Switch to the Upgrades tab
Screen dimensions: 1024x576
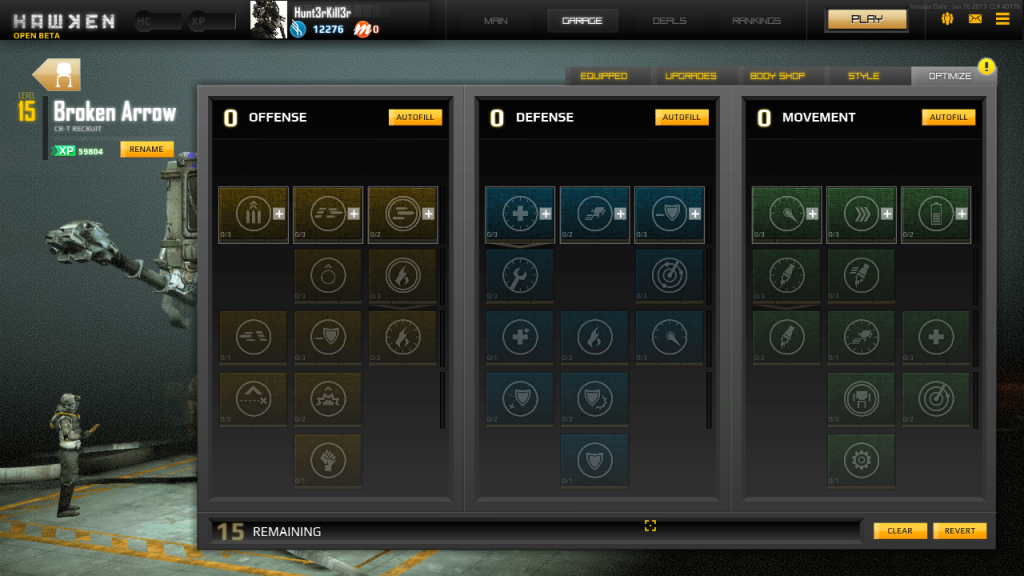690,76
